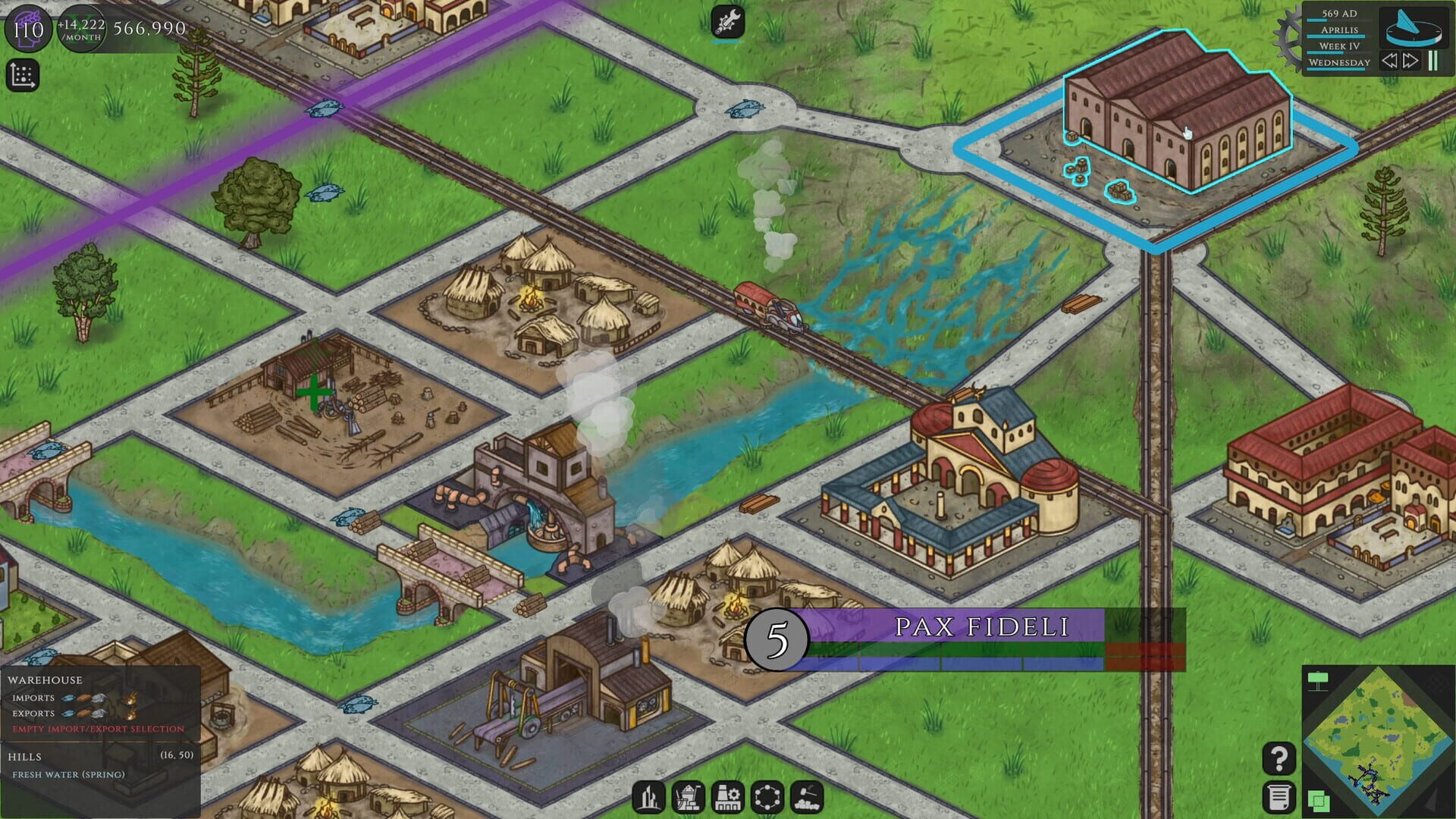This screenshot has height=819, width=1456.
Task: Toggle a fish icon in the Imports row
Action: pos(68,698)
